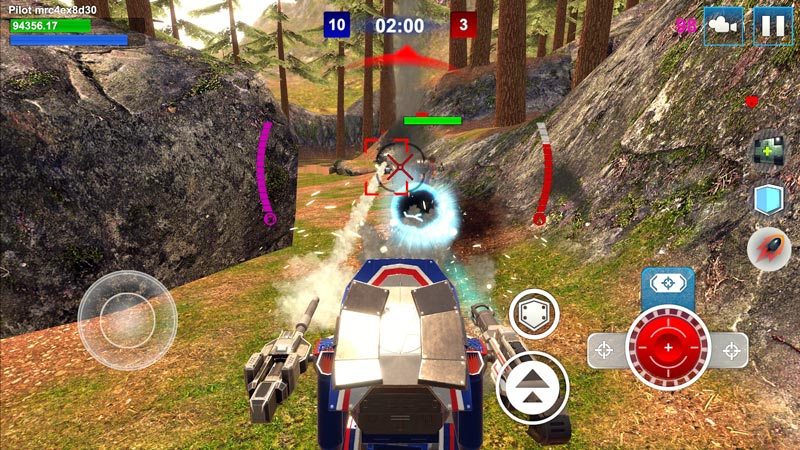Use the green cross repair kit
The height and width of the screenshot is (450, 800).
(768, 151)
